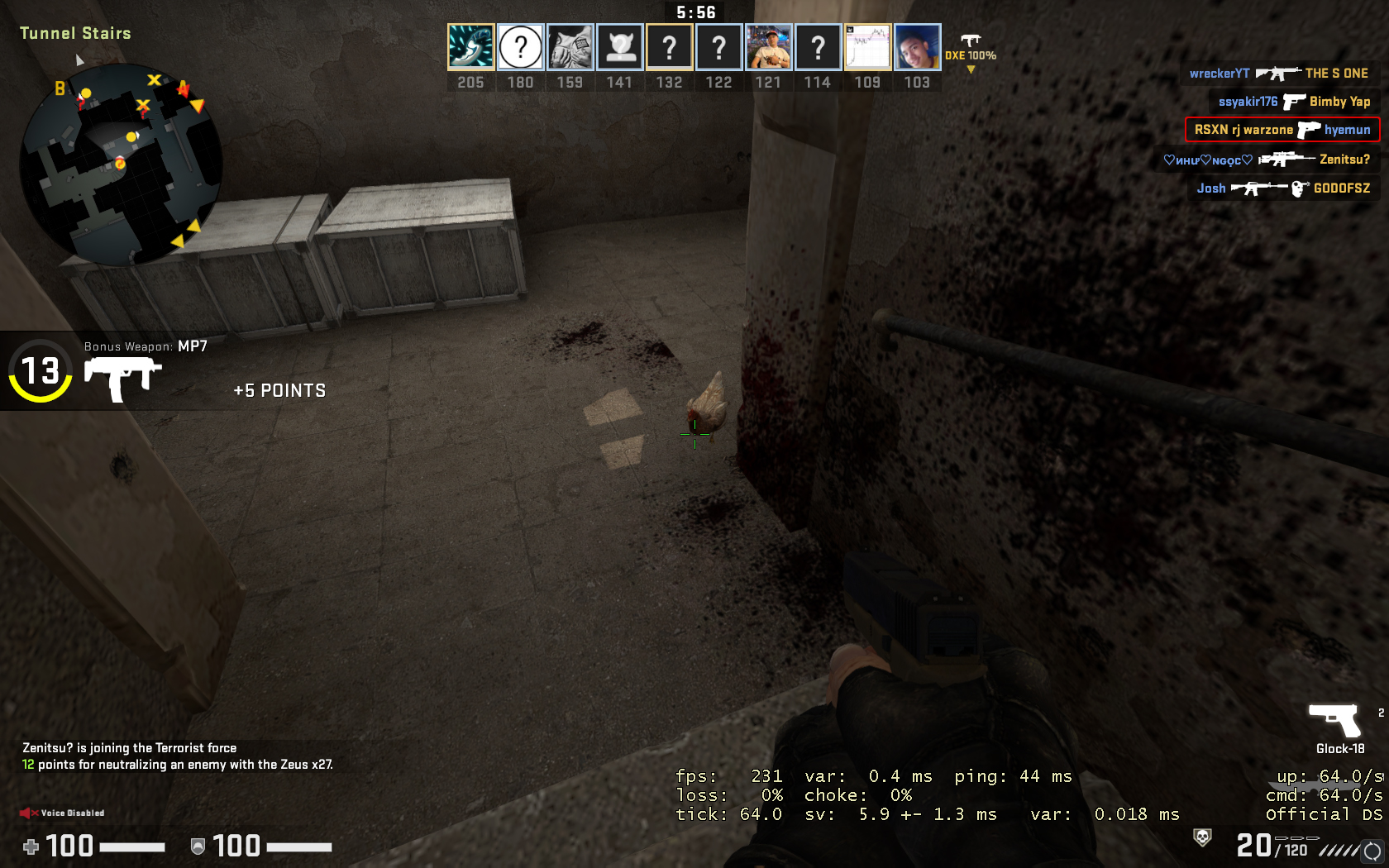Choose the chart graph avatar scoring 109

(867, 47)
